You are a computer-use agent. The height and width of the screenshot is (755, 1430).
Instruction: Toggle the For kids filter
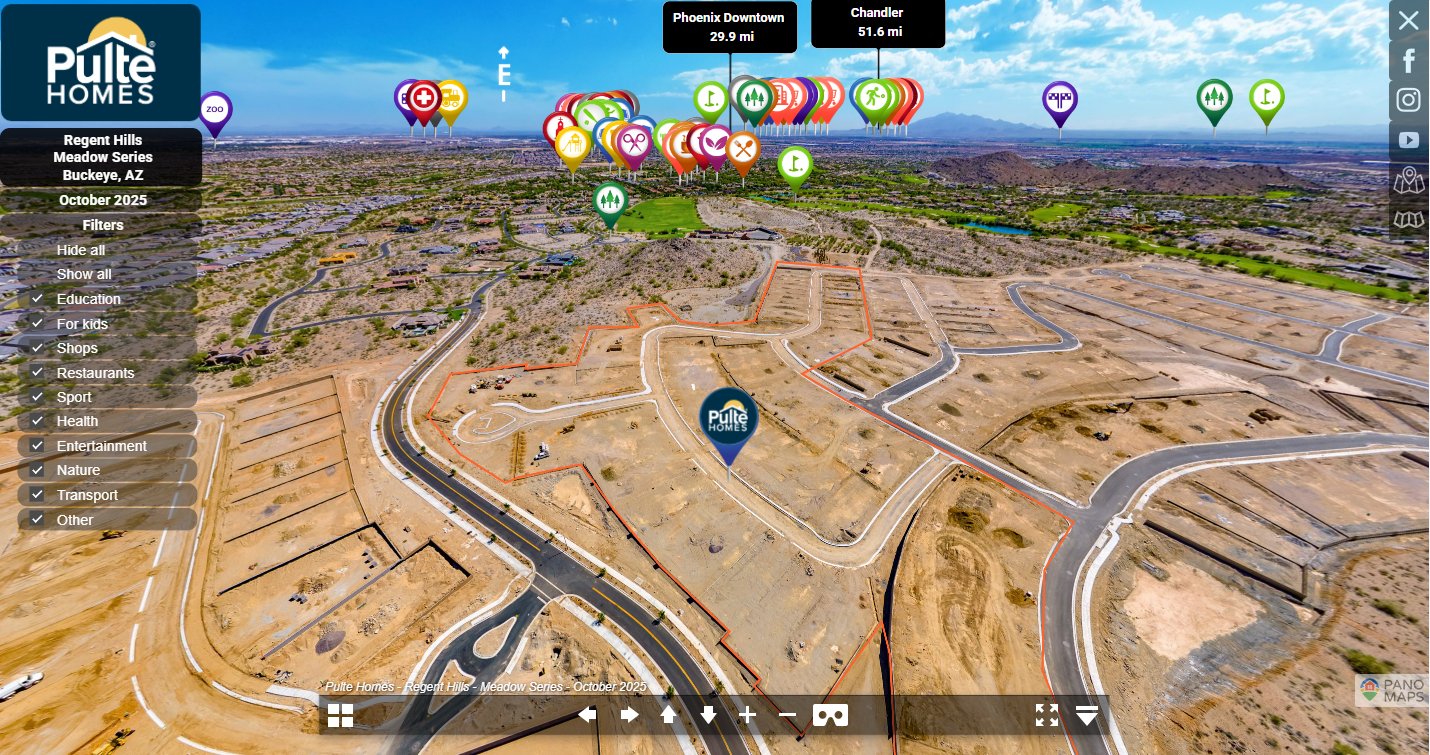pos(37,324)
